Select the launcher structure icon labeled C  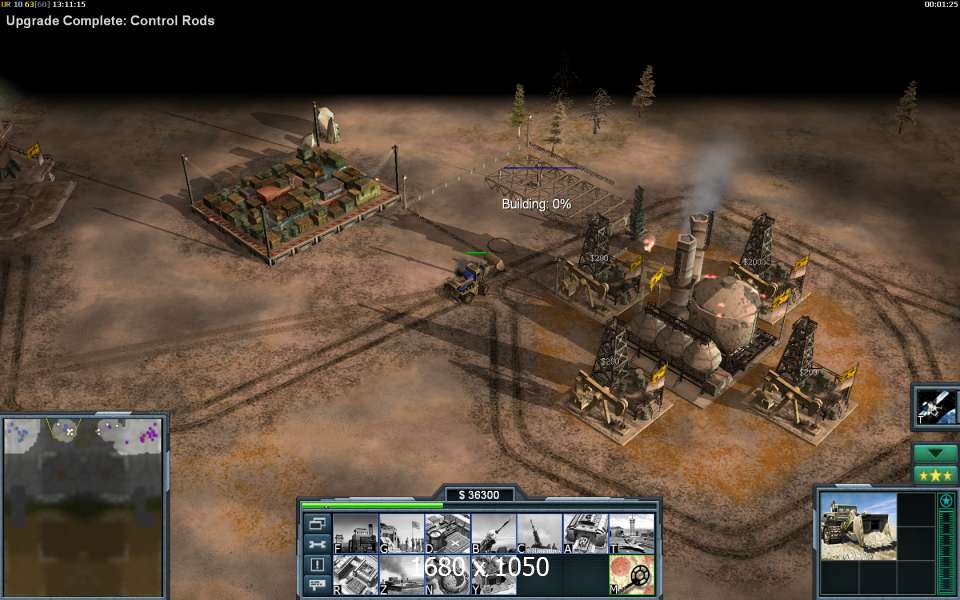539,533
